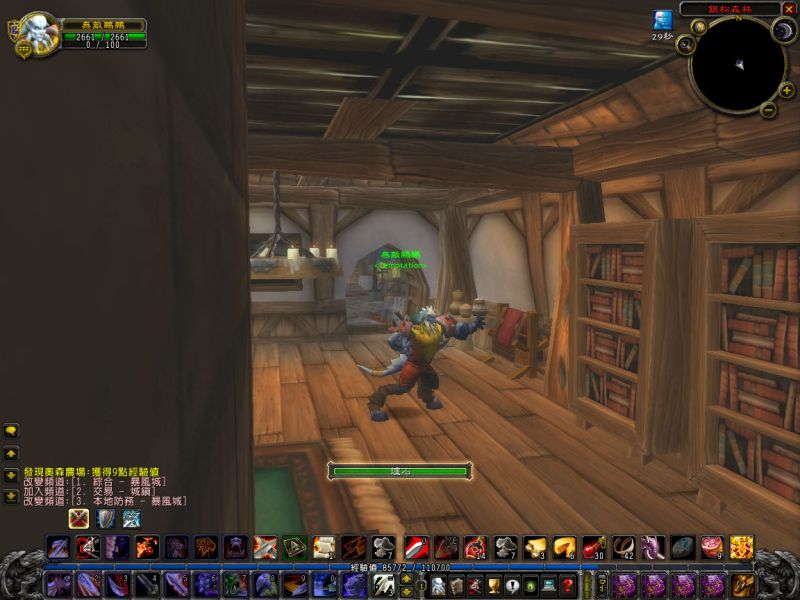Open the character info micro button
The height and width of the screenshot is (600, 800).
pos(436,586)
